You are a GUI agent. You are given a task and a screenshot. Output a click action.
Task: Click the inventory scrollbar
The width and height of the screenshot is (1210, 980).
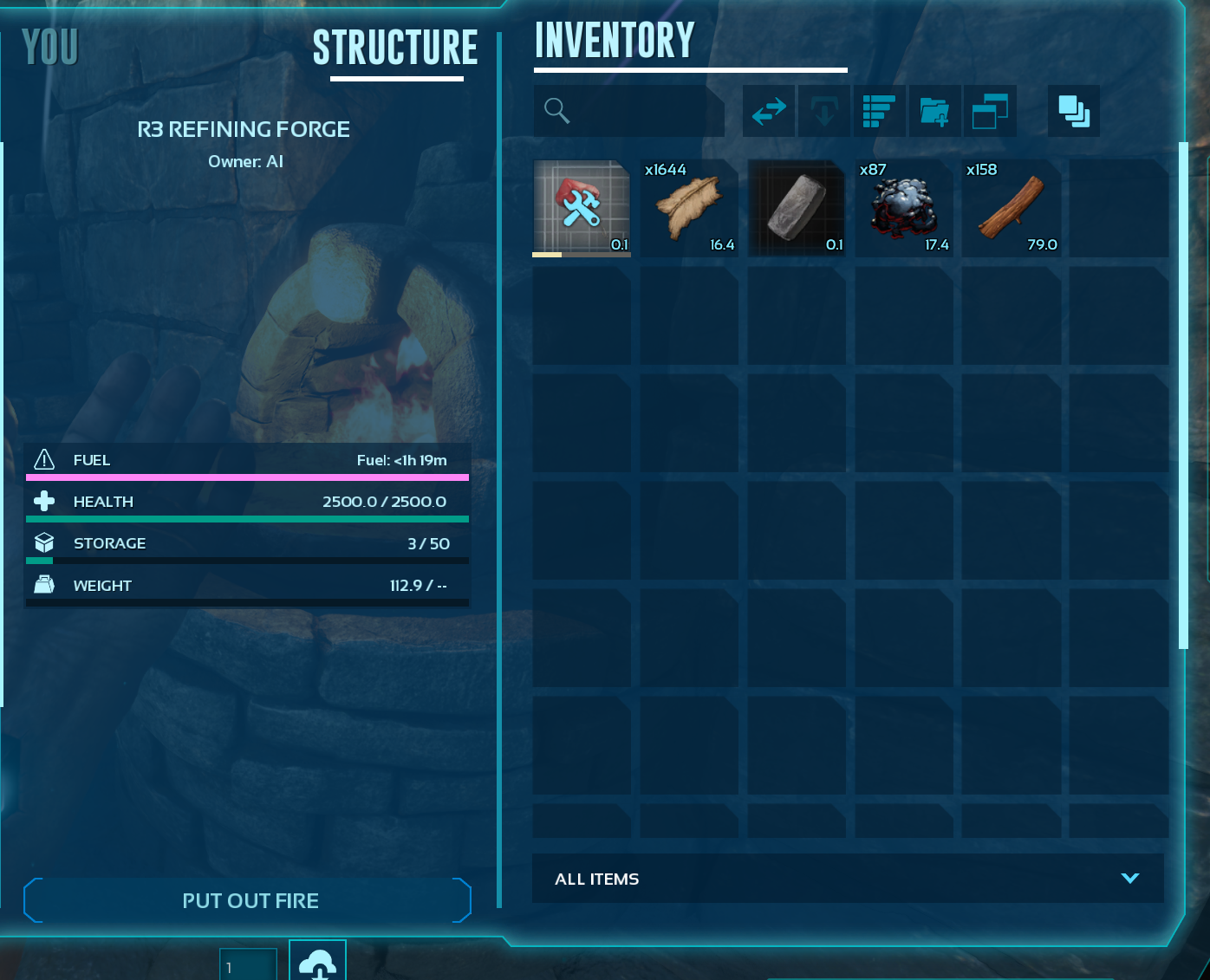[x=1183, y=395]
